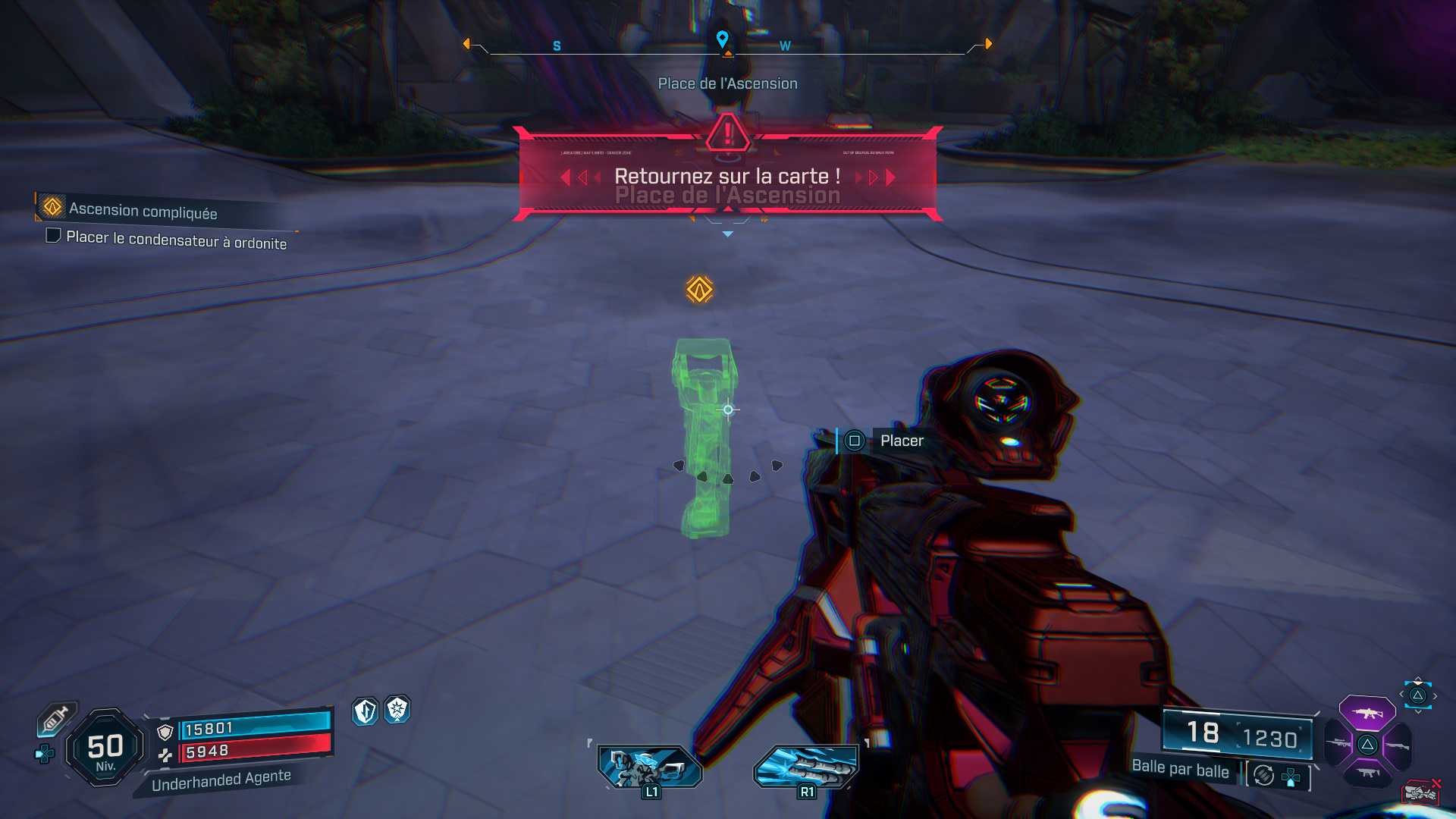Image resolution: width=1456 pixels, height=819 pixels.
Task: Select the sniper rifle on the weapon wheel
Action: [x=1338, y=743]
